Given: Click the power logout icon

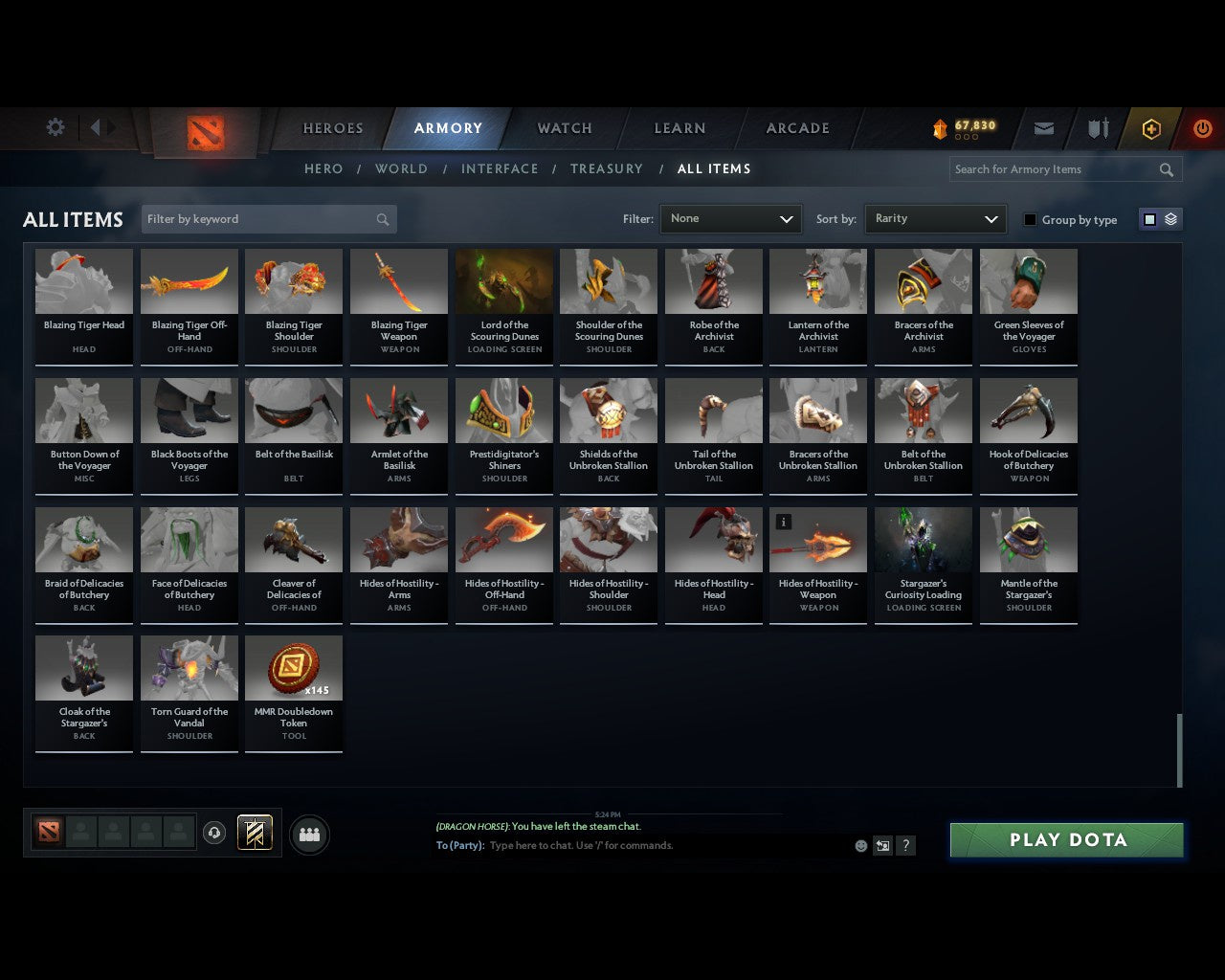Looking at the screenshot, I should pyautogui.click(x=1203, y=128).
